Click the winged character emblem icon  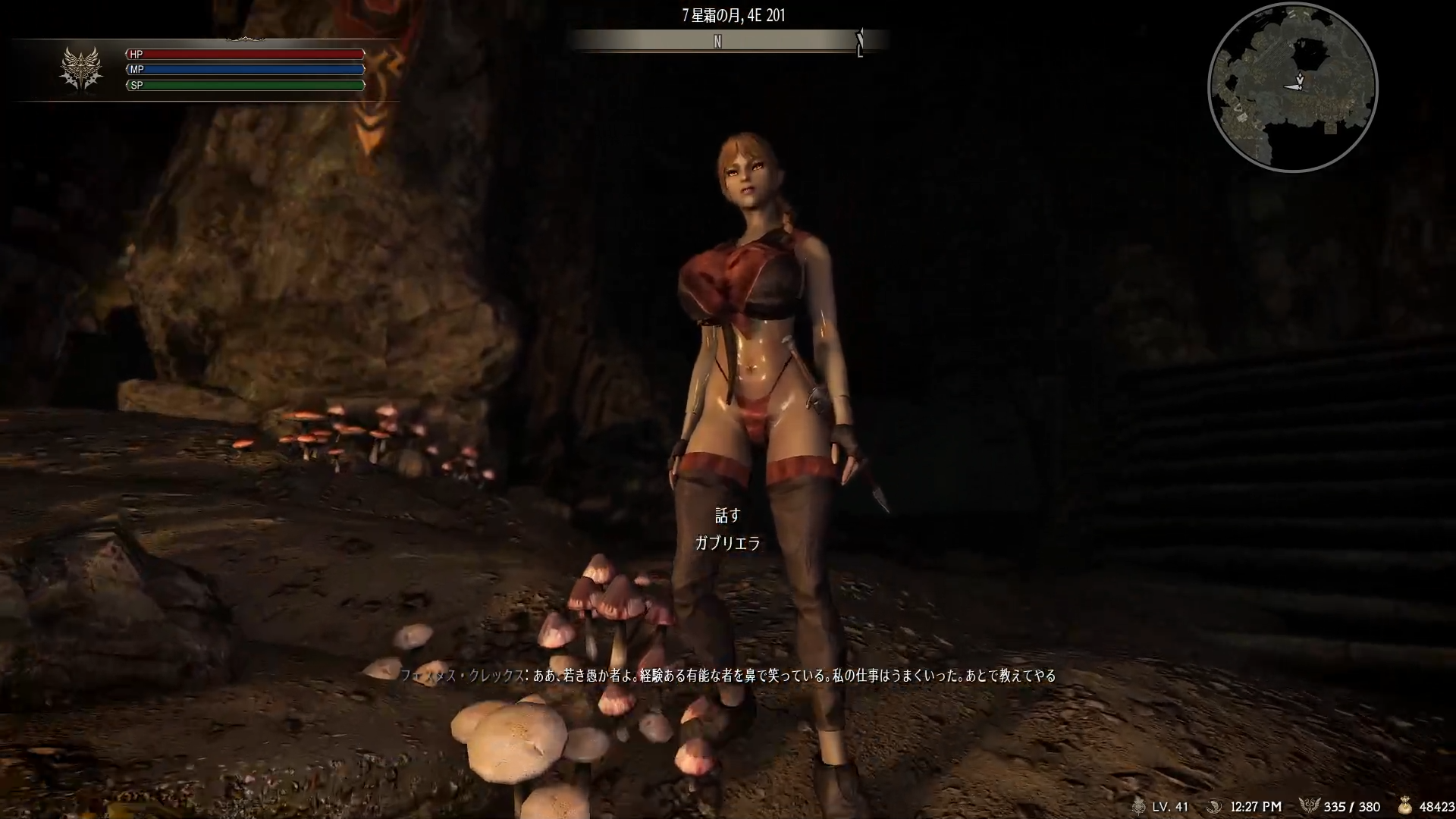(x=81, y=68)
